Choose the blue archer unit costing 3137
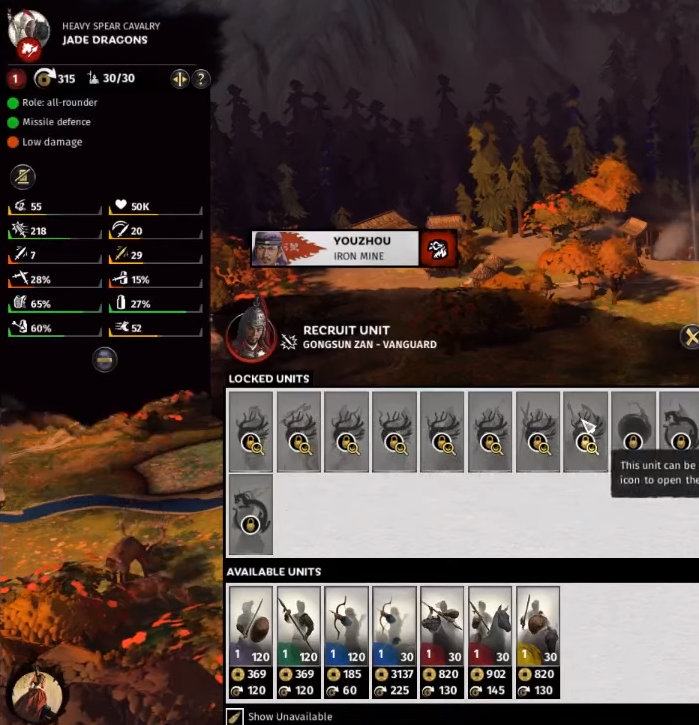 coord(394,641)
